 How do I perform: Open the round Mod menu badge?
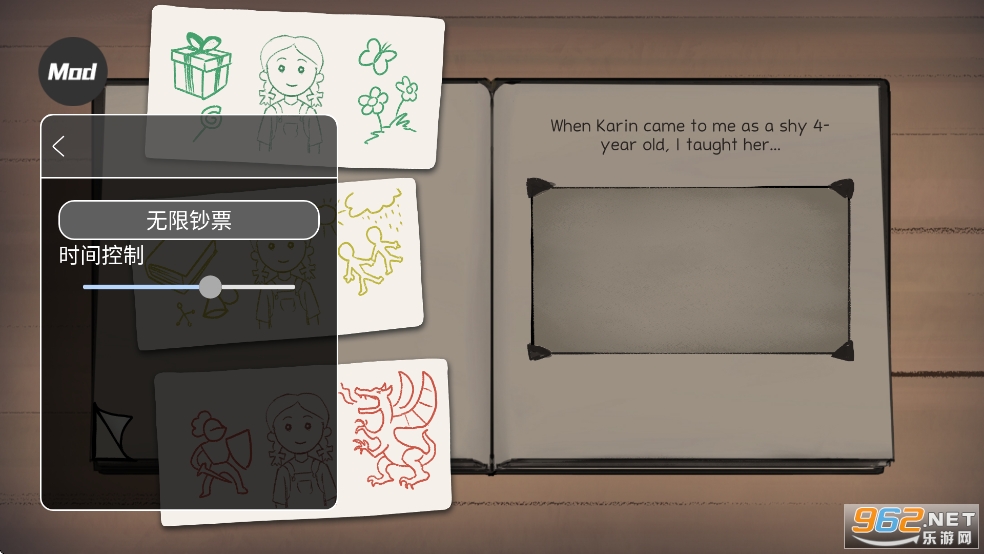pos(72,72)
